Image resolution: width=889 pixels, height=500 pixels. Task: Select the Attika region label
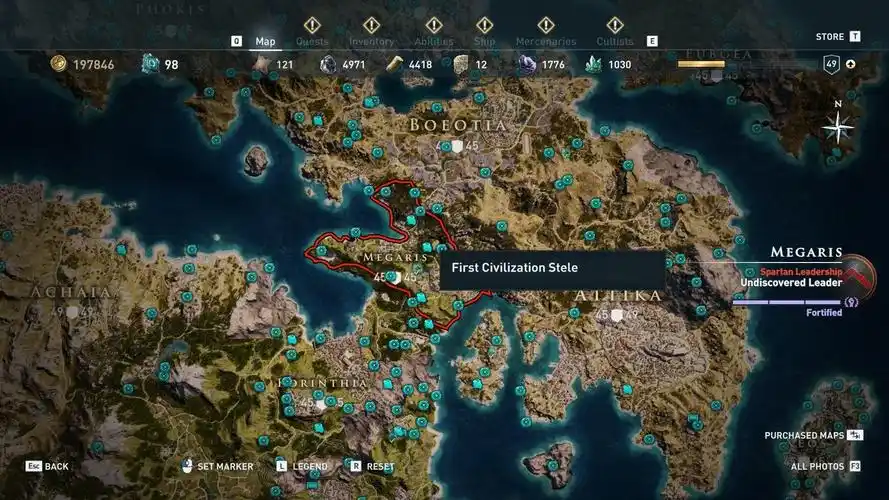click(618, 296)
